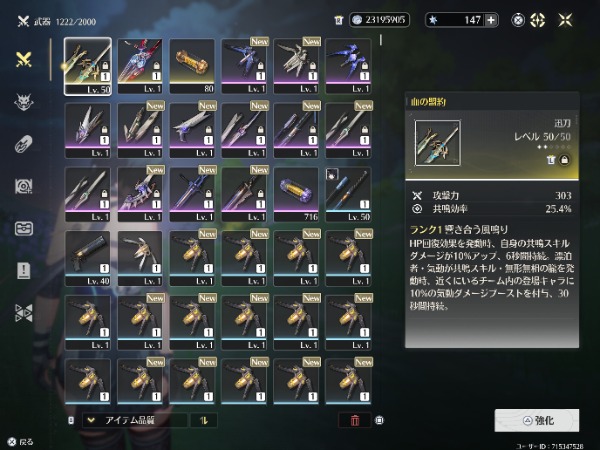The height and width of the screenshot is (450, 600).
Task: Switch to the demon mask echo tab
Action: [23, 101]
